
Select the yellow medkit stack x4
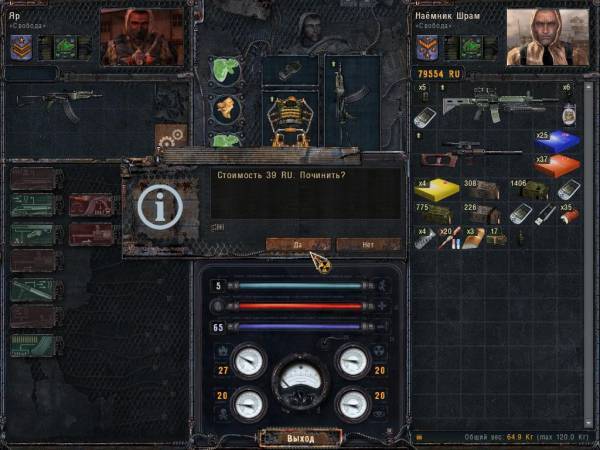point(434,189)
